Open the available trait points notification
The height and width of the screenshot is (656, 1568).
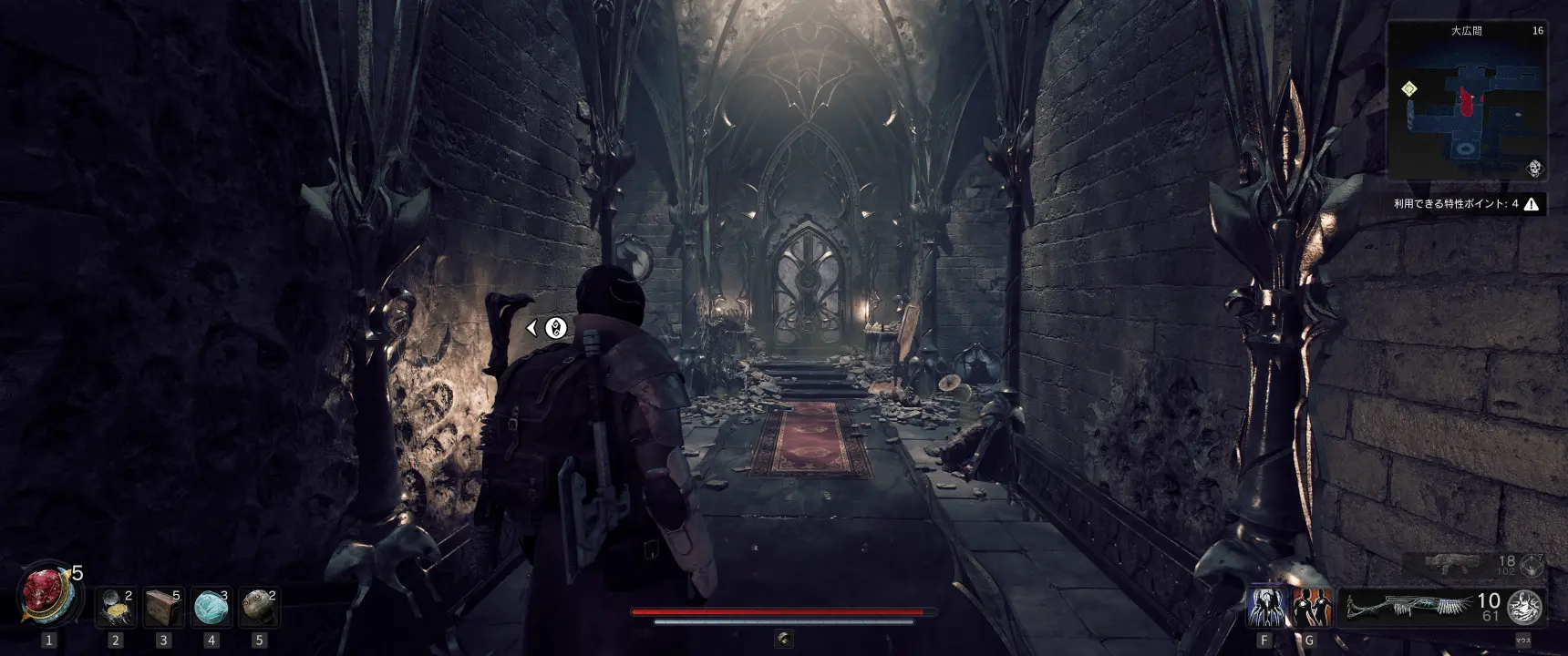pos(1466,204)
